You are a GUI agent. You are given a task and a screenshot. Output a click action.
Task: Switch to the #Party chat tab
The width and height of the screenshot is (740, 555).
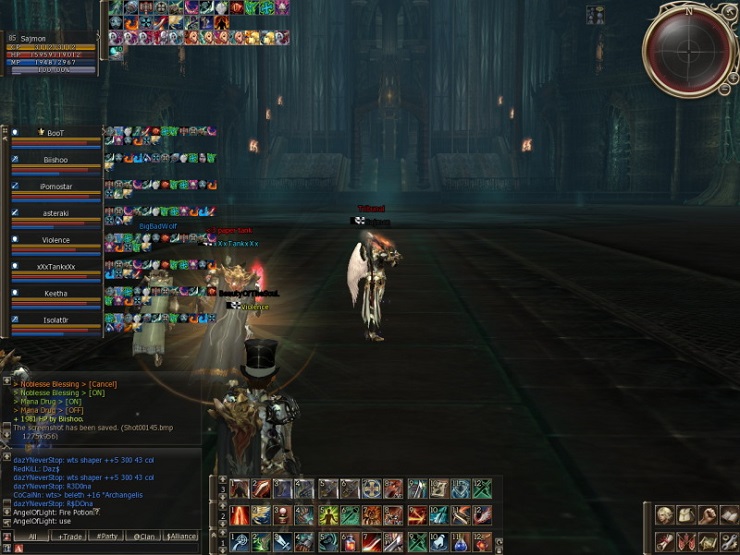(105, 536)
